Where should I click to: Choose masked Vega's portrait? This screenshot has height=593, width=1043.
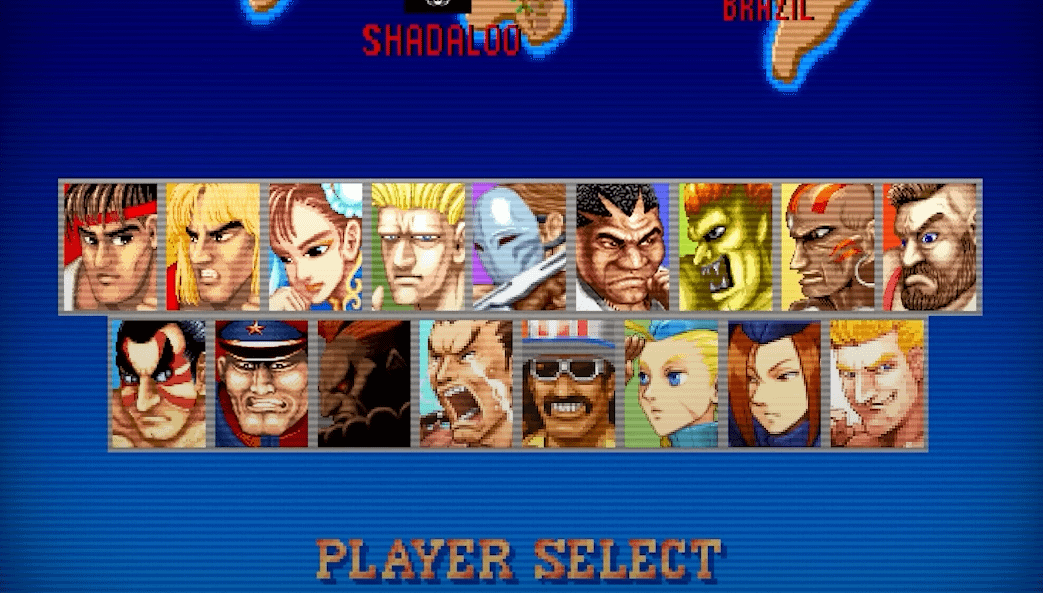pyautogui.click(x=520, y=246)
